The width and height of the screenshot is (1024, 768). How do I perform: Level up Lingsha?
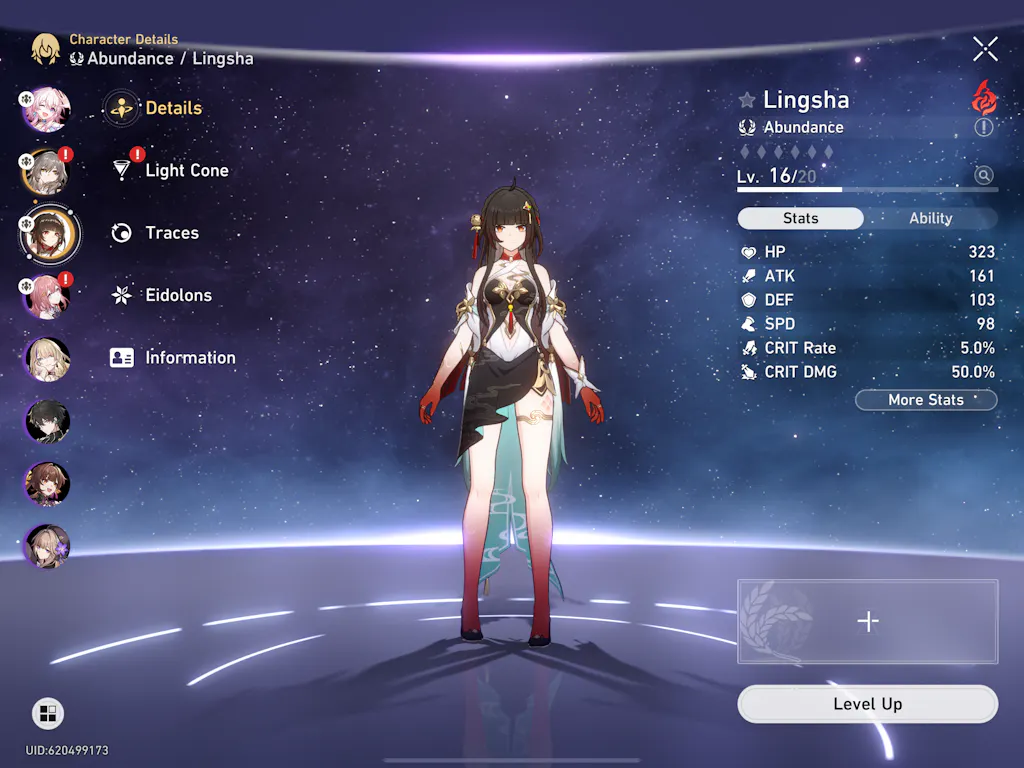[x=867, y=704]
